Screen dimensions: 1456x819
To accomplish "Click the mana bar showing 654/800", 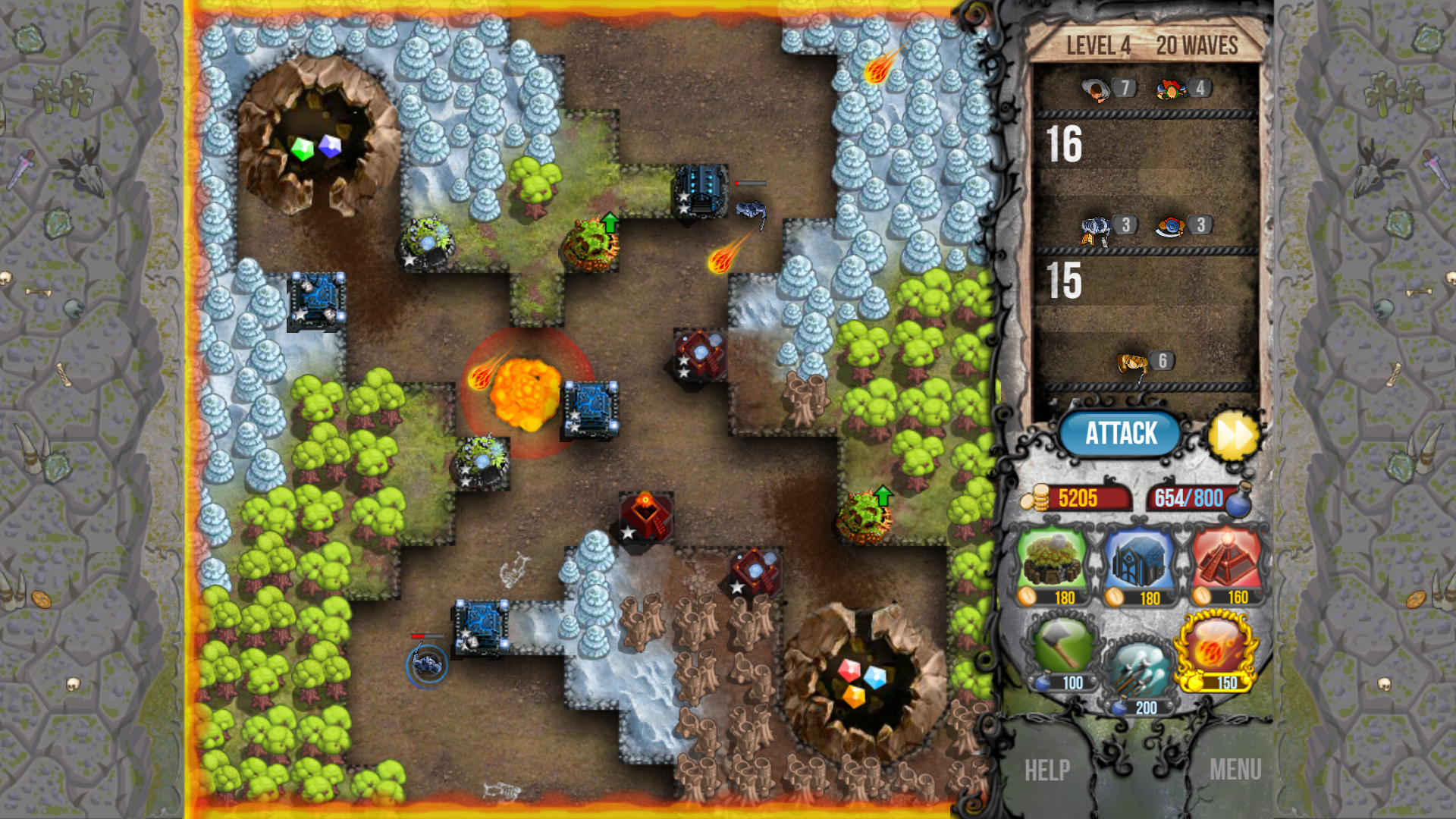I will coord(1187,498).
